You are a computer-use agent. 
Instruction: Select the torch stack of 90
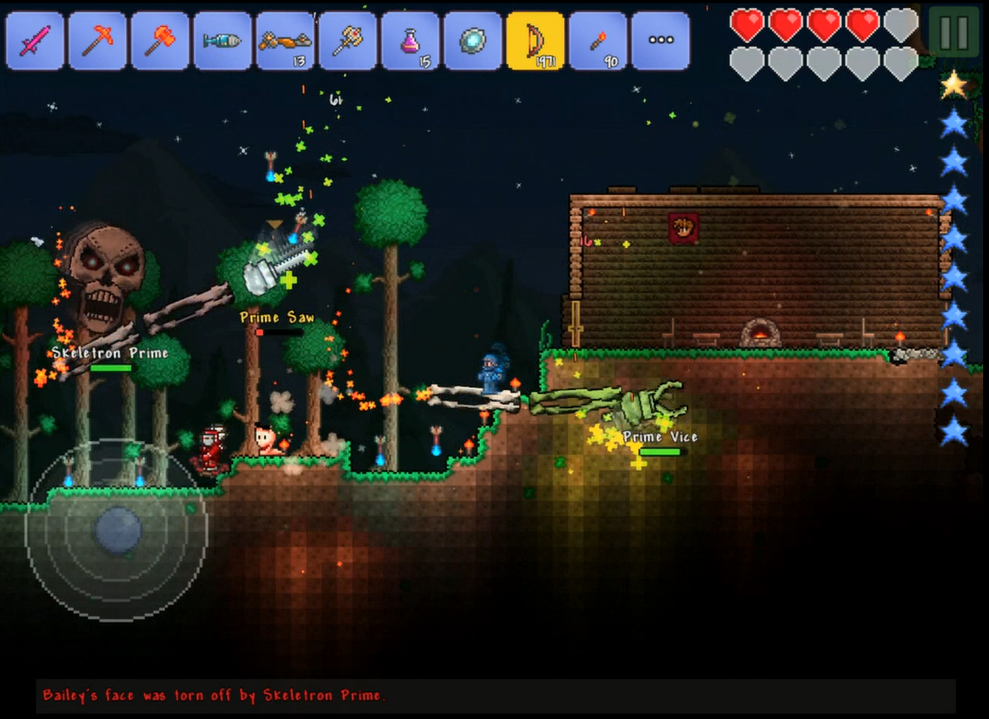coord(597,41)
